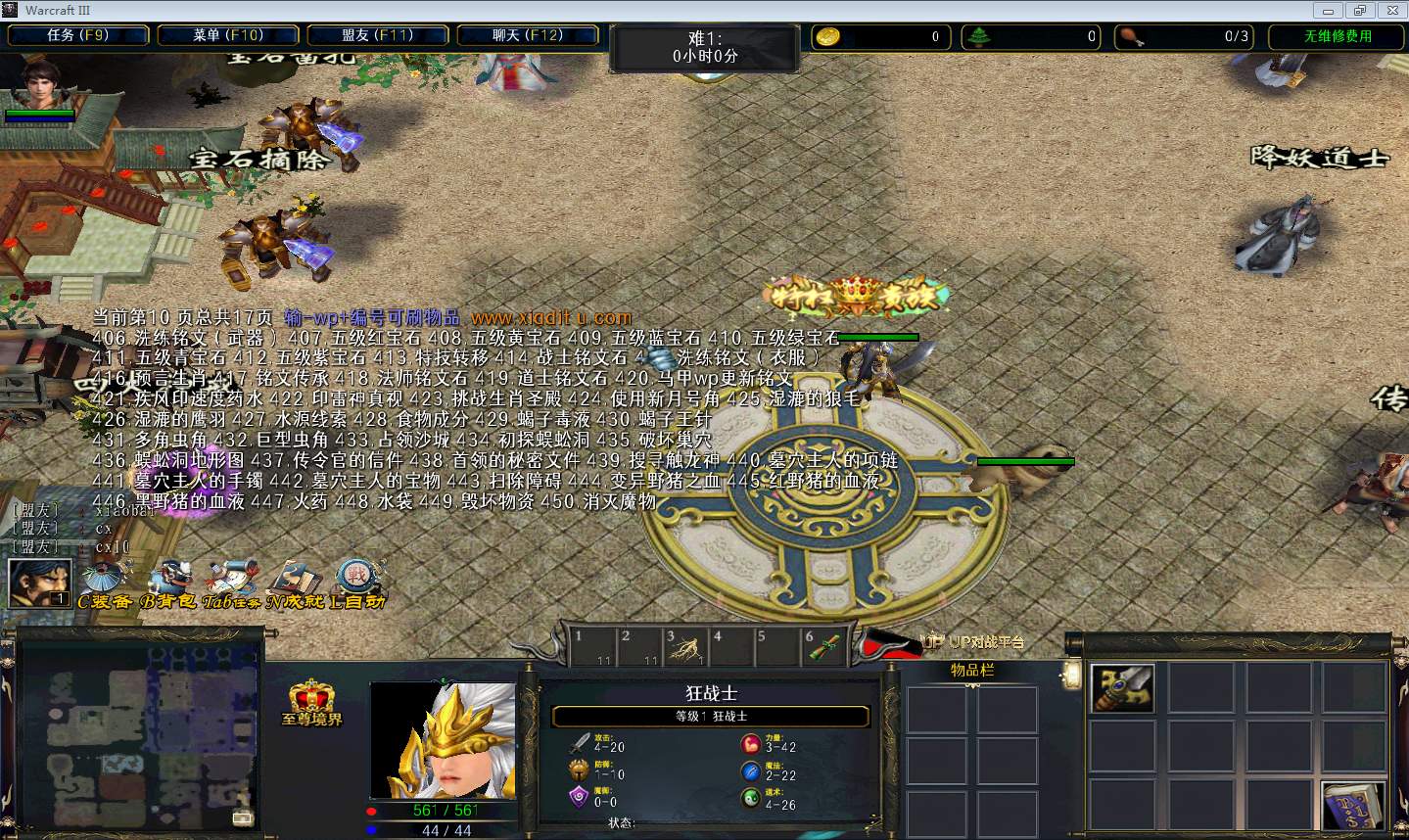Open the 装备 equipment panel icon

(102, 580)
